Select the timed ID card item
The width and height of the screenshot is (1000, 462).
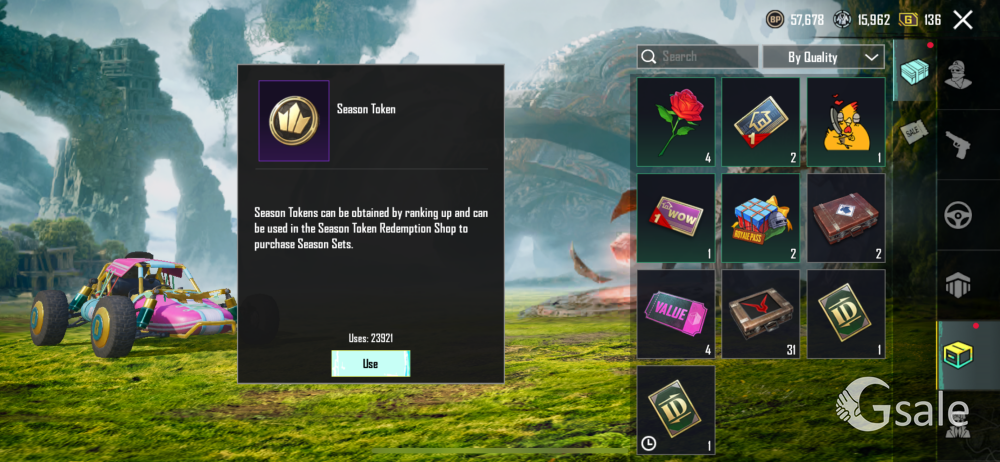676,409
